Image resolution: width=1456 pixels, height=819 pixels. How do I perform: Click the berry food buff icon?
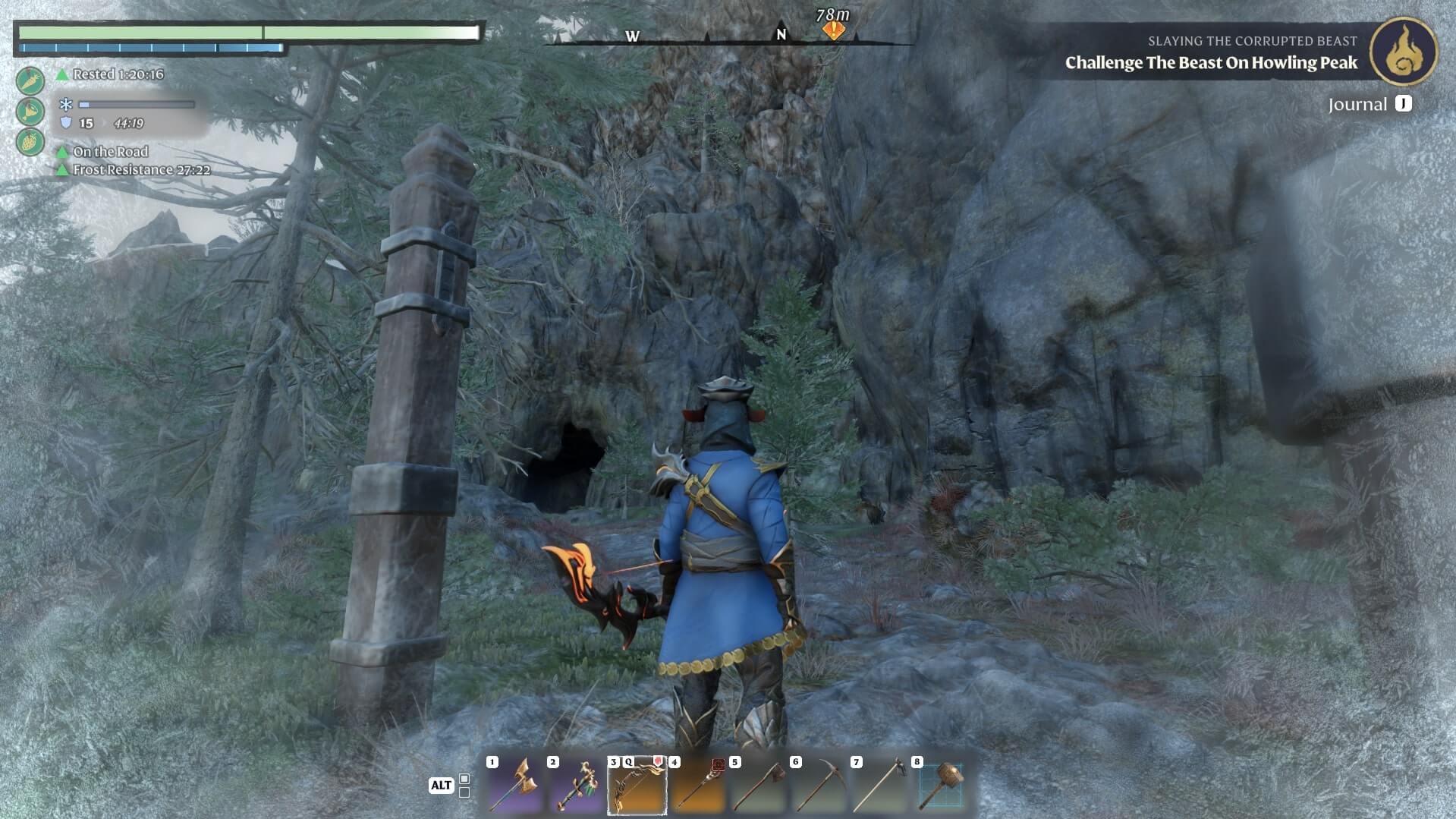click(x=30, y=142)
